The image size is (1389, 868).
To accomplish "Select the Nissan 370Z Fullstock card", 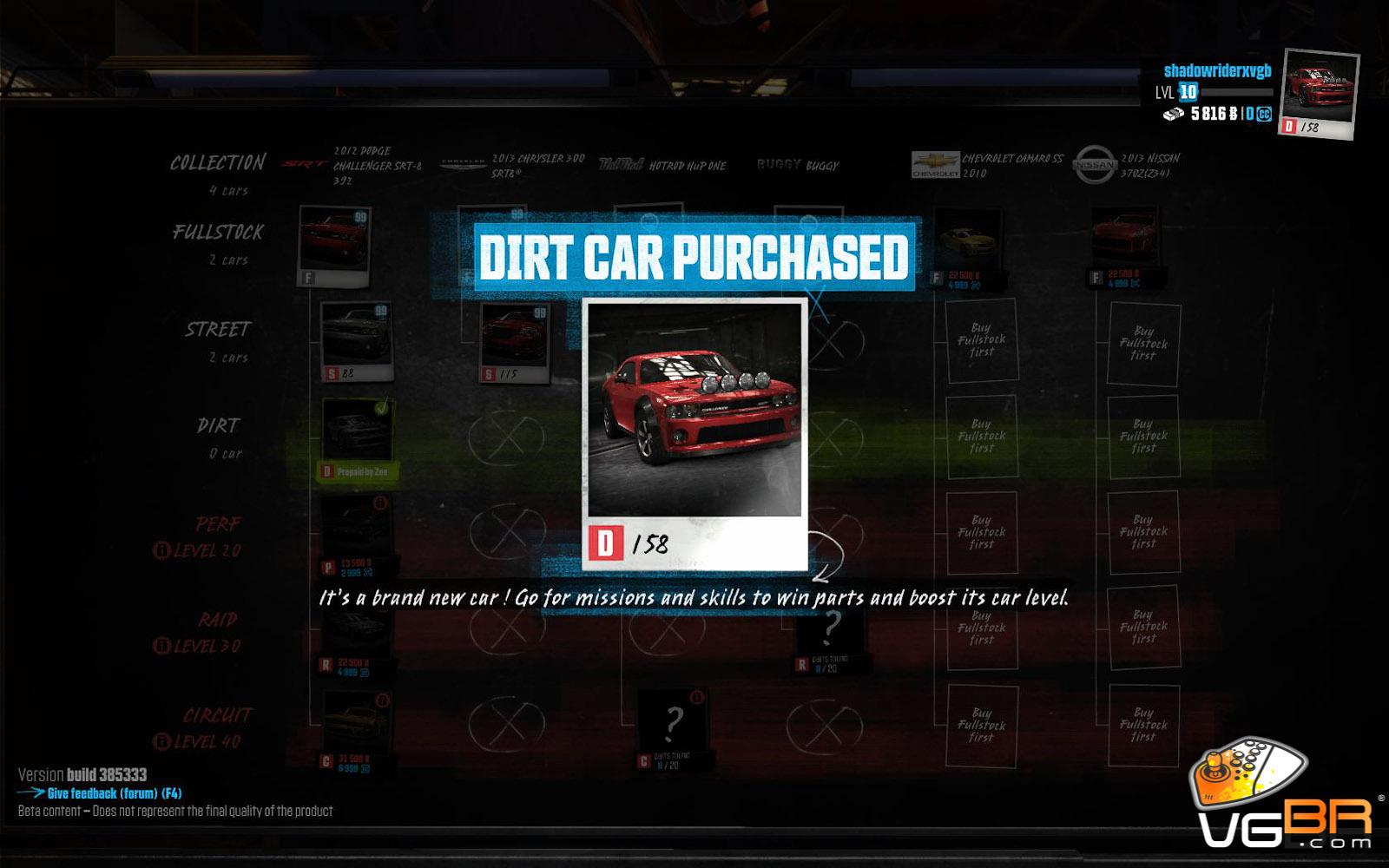I will (x=1125, y=245).
